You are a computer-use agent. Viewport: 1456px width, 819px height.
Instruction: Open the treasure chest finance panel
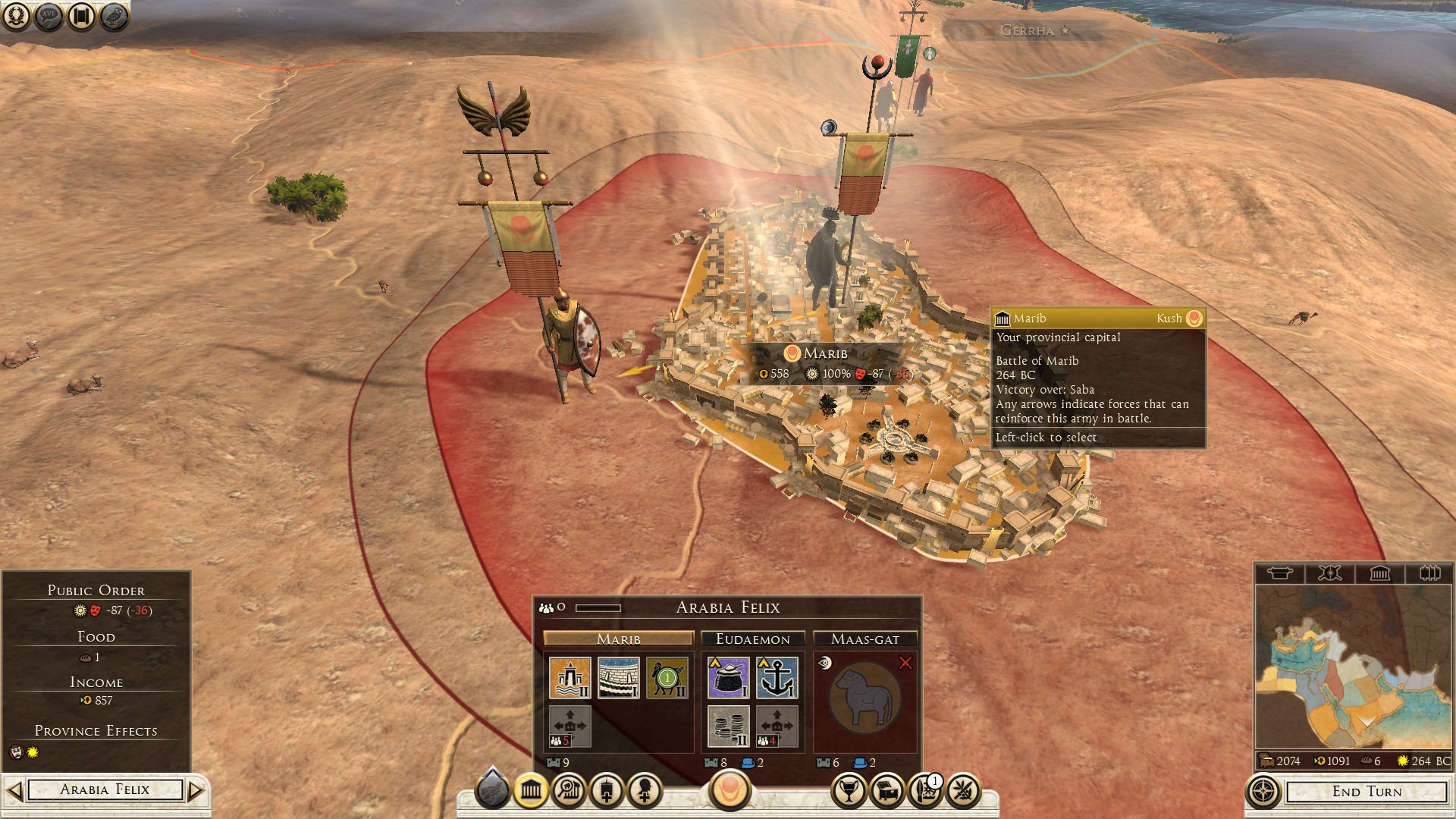887,791
